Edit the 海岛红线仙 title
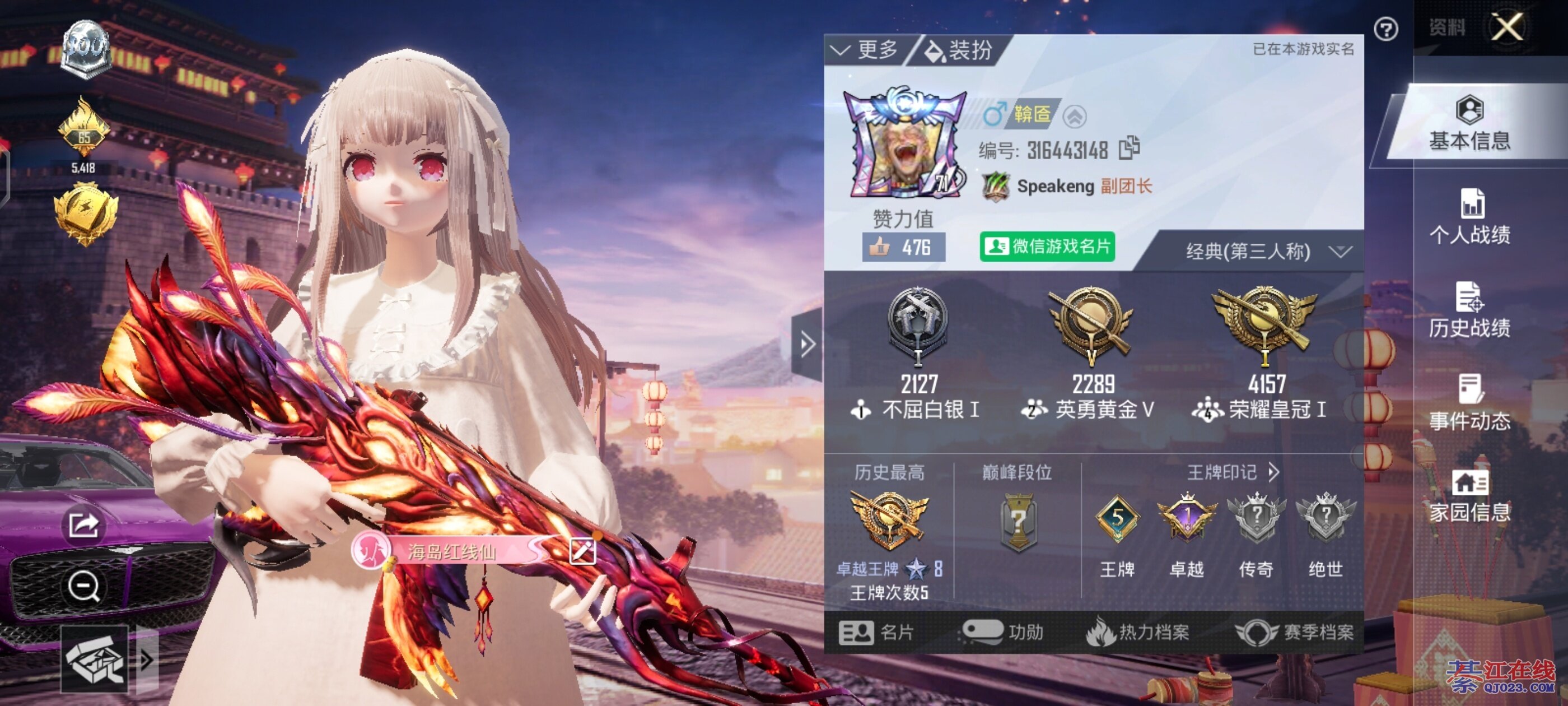 pos(582,552)
